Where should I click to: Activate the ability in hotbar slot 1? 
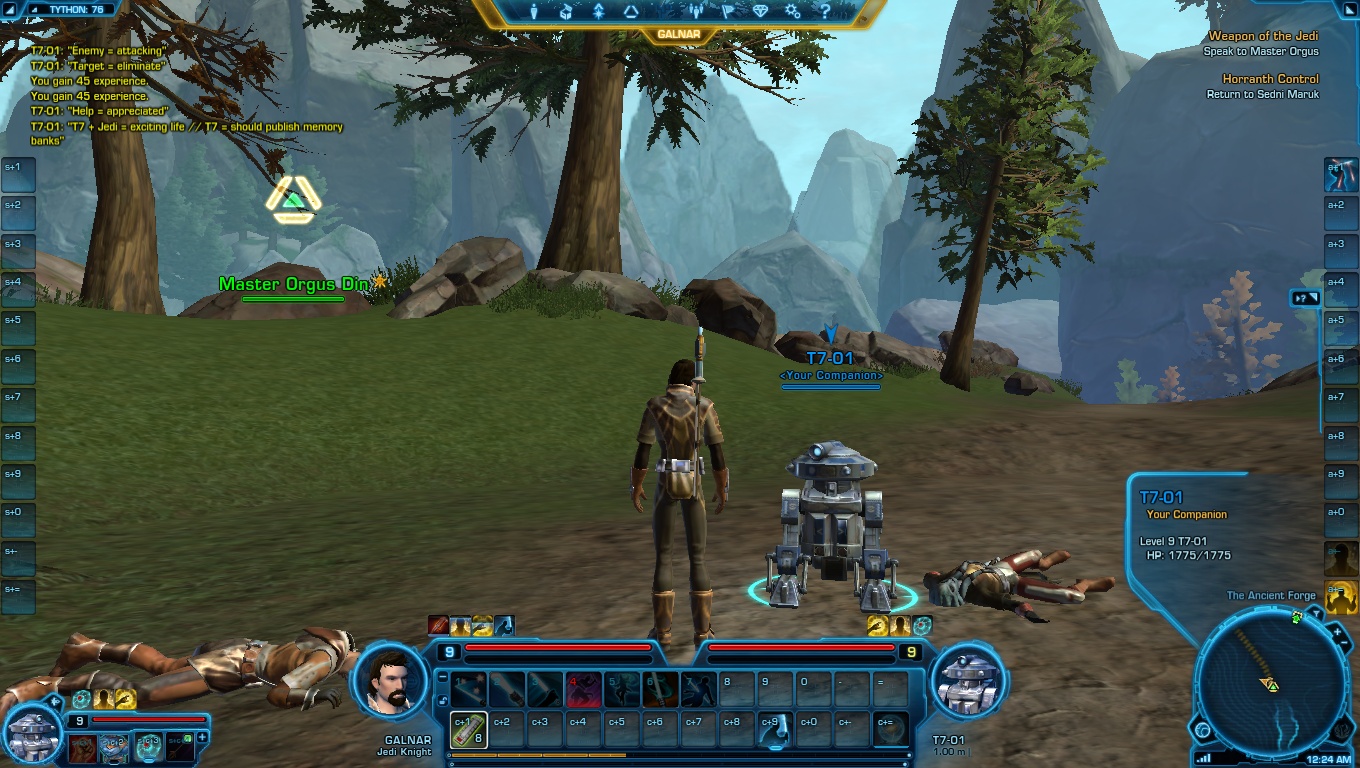pyautogui.click(x=469, y=689)
